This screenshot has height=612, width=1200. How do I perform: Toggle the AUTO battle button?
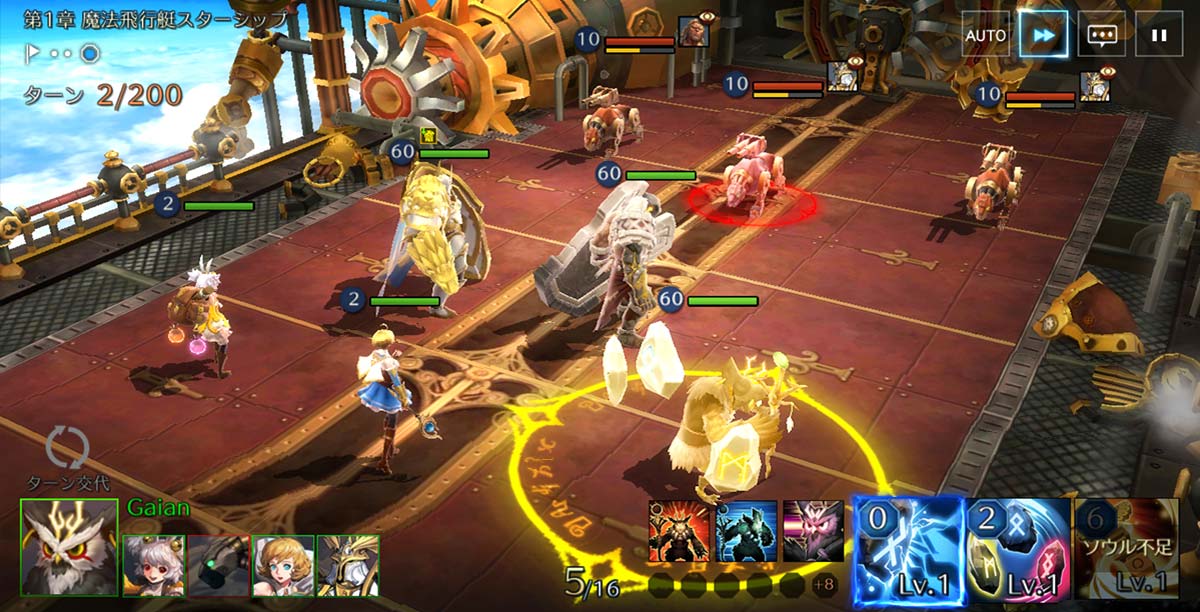tap(985, 35)
